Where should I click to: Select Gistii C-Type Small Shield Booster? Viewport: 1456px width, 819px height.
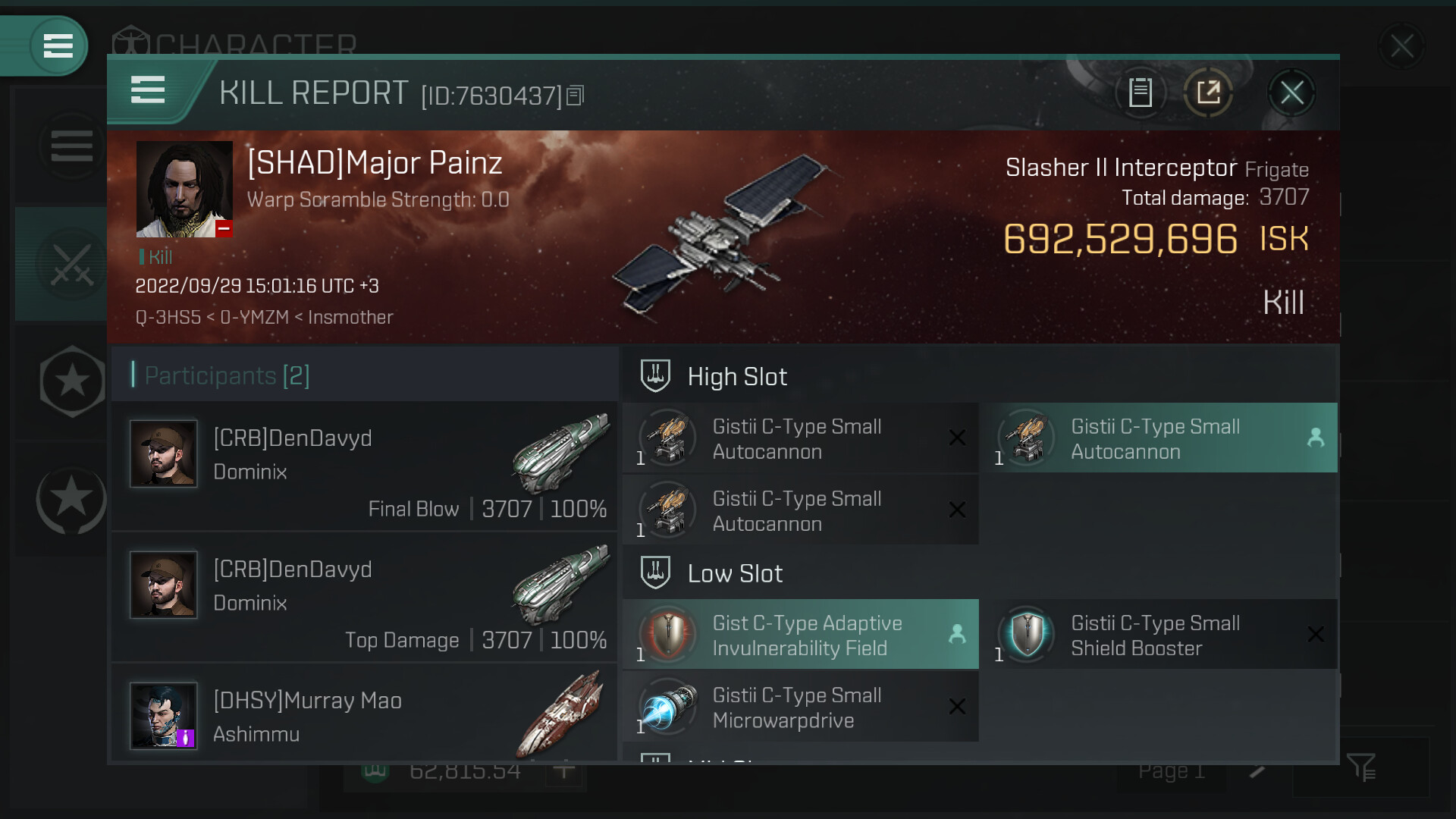click(1158, 635)
